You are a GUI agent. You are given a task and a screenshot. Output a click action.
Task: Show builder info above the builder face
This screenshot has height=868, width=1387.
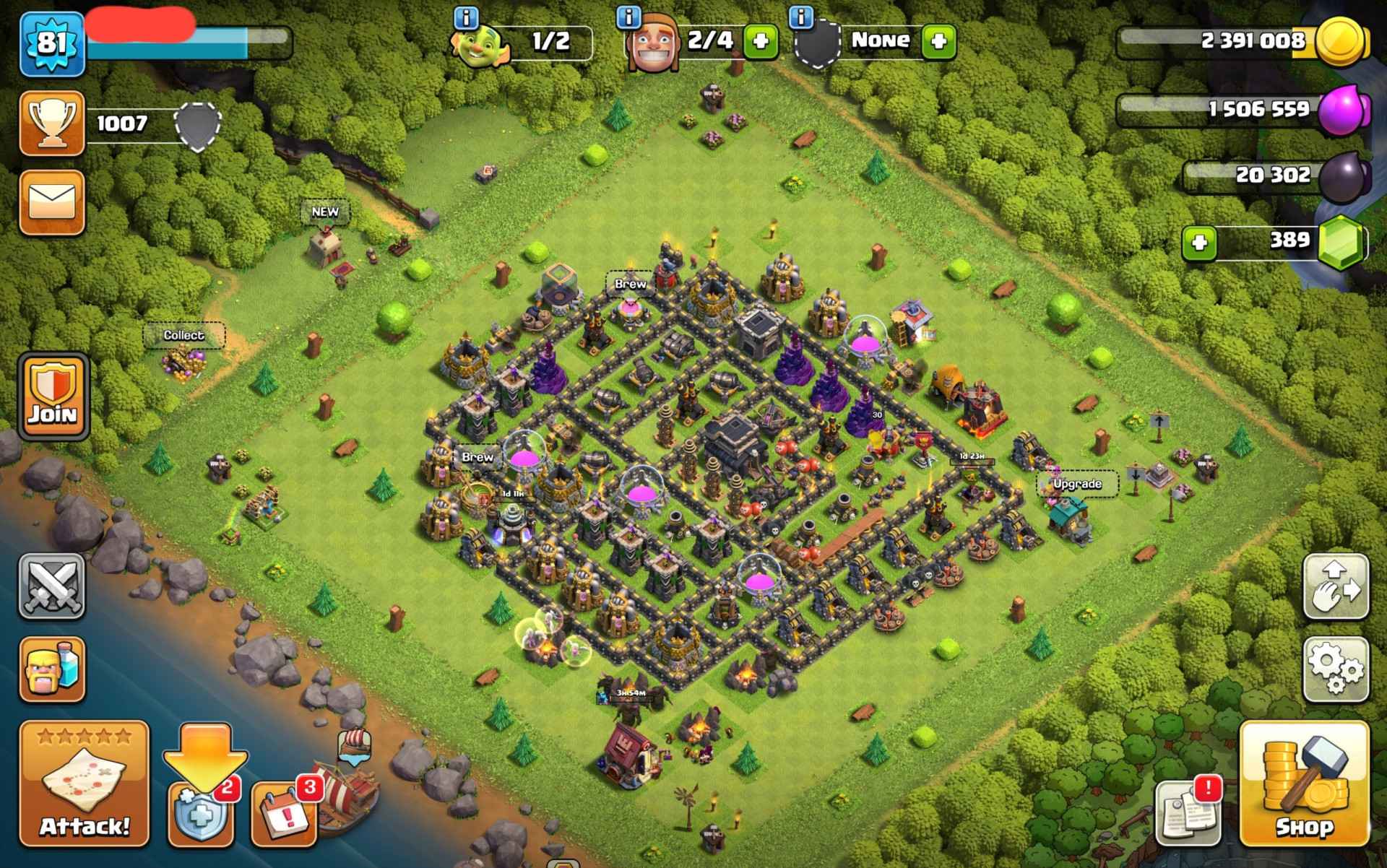(630, 16)
